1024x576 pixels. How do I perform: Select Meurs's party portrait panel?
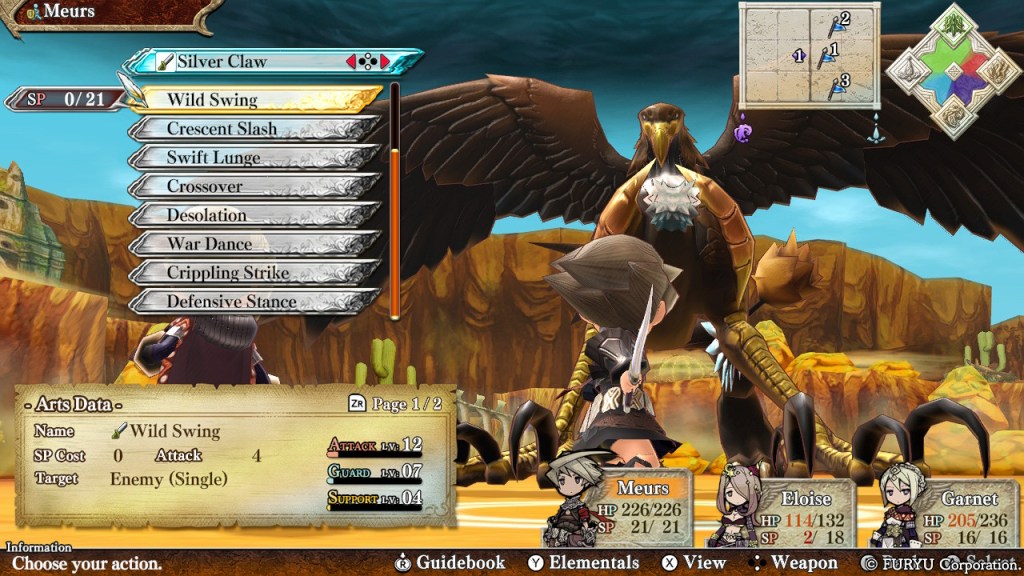[x=620, y=510]
